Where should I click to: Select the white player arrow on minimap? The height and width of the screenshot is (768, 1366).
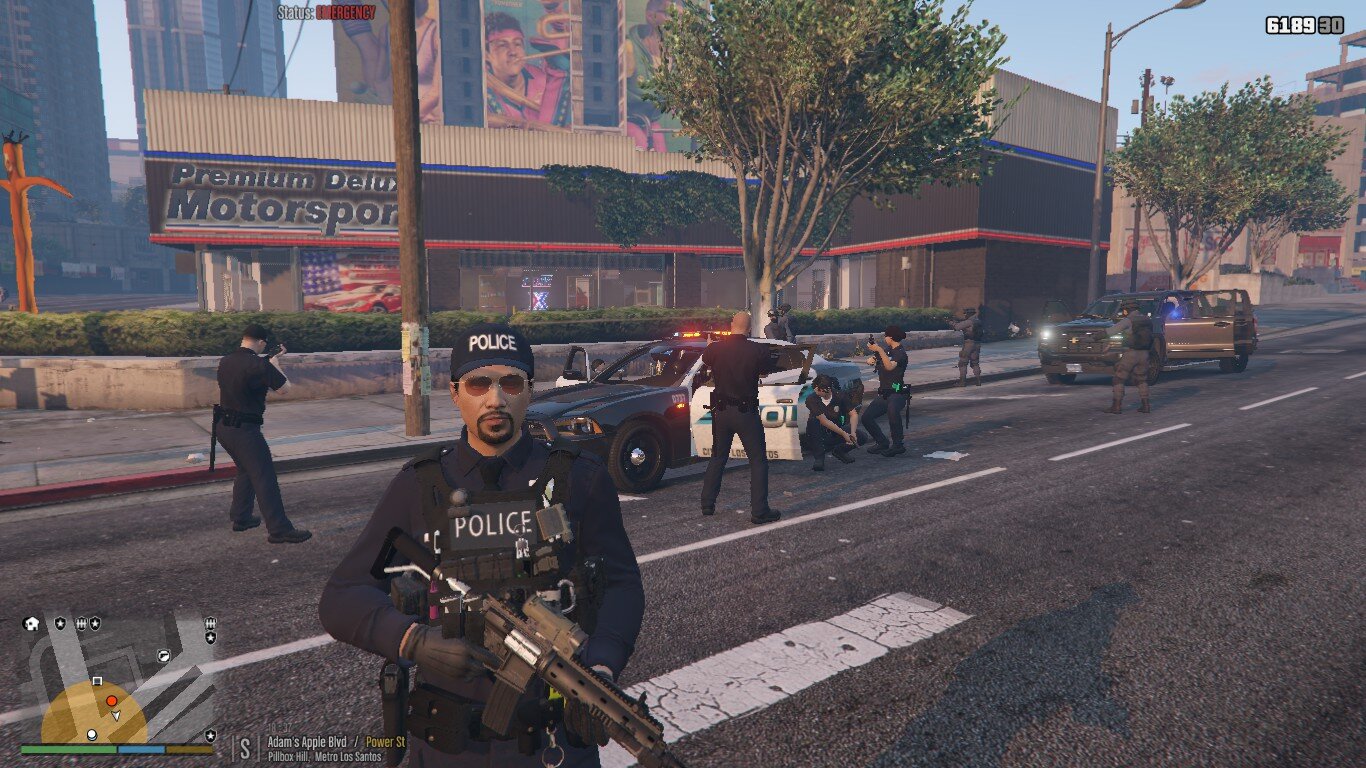click(116, 715)
